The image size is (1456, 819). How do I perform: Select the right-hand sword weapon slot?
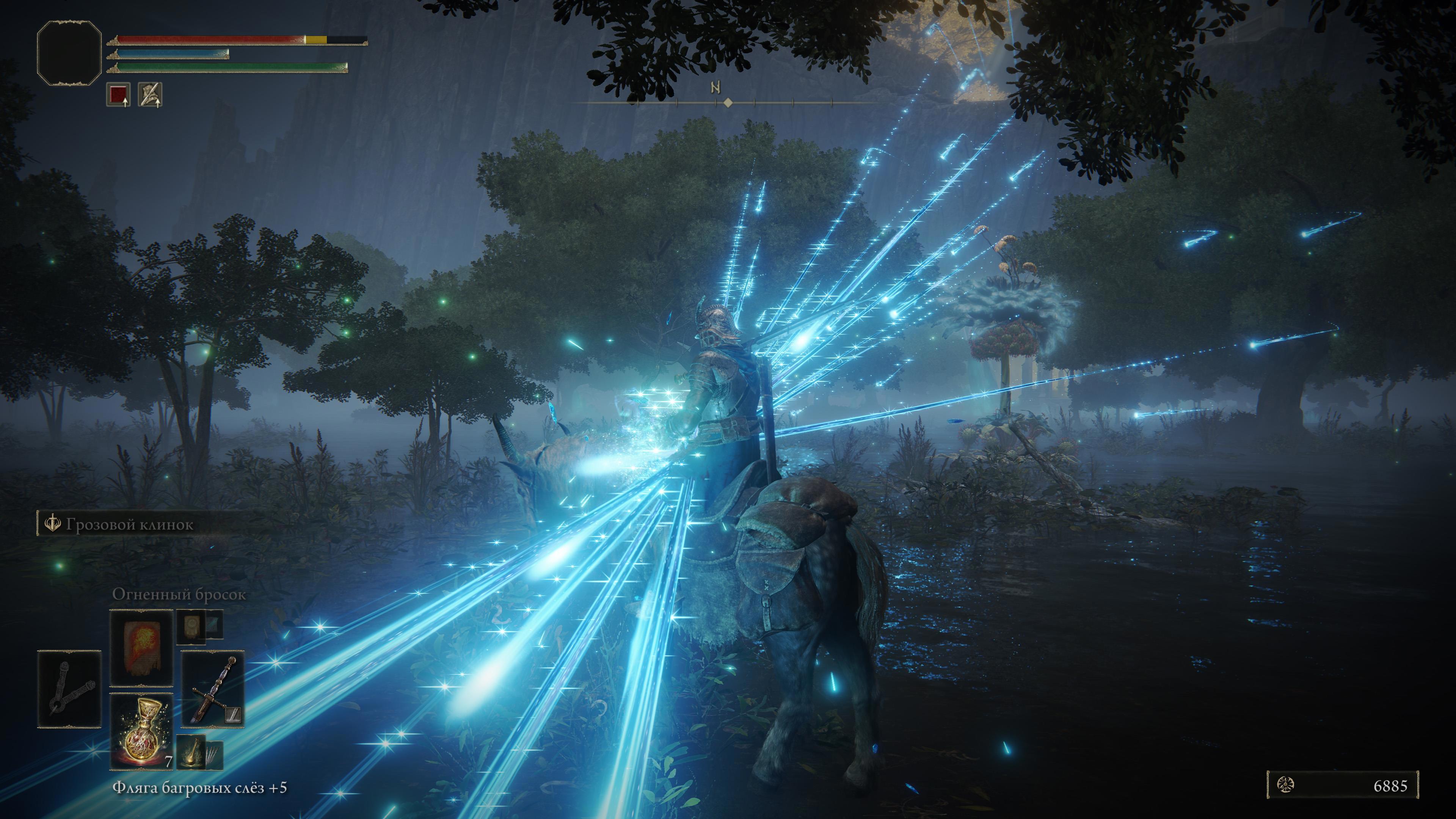[212, 689]
